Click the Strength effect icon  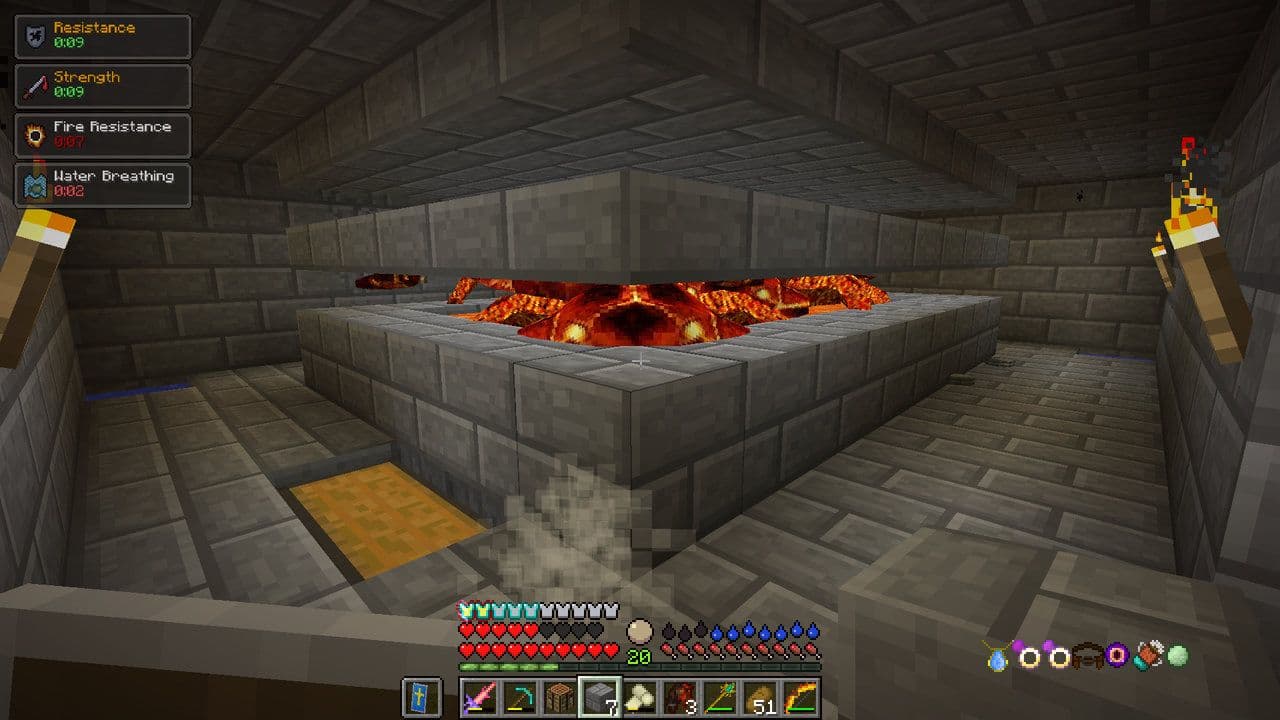(x=34, y=86)
